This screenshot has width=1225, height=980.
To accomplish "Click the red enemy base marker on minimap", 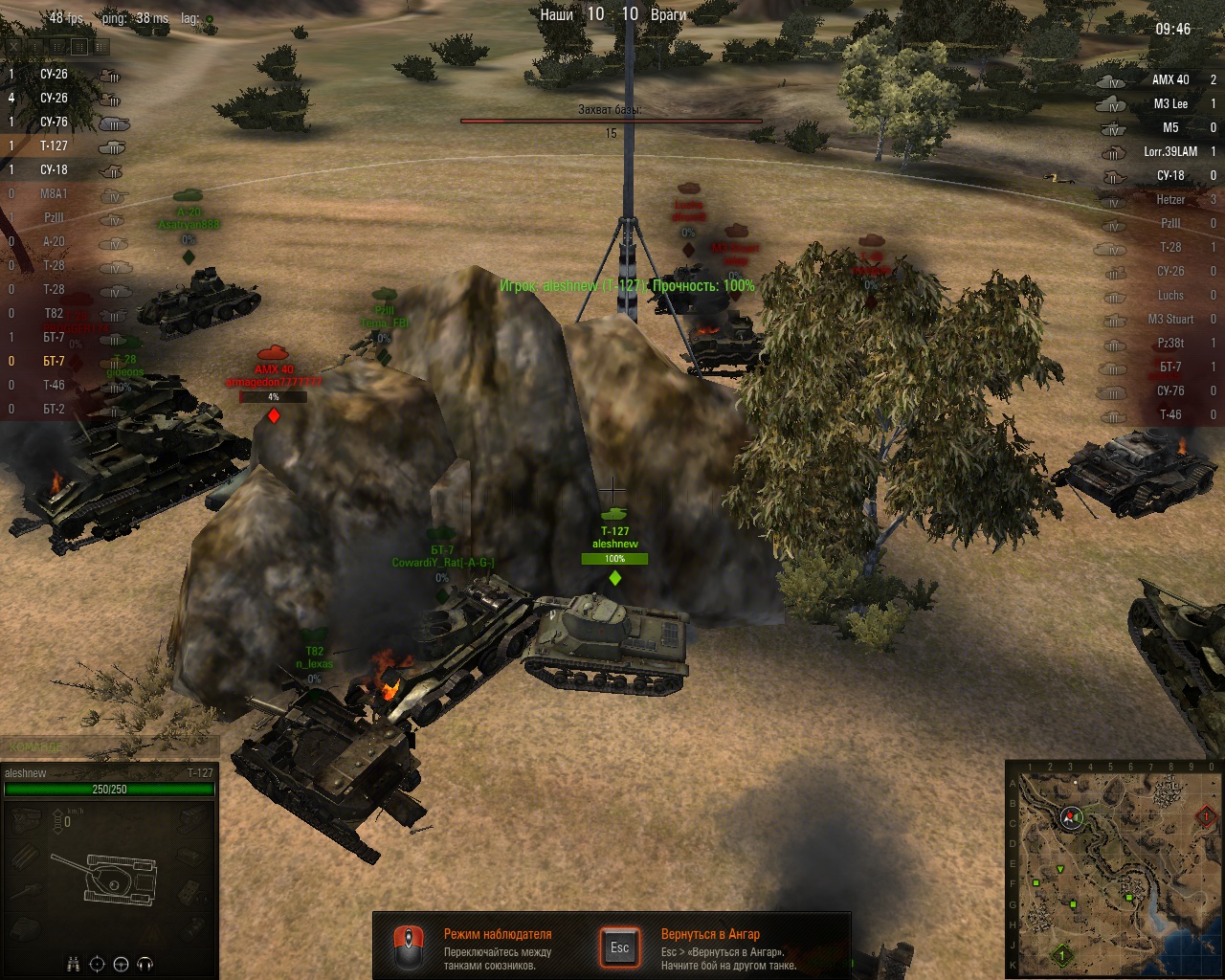I will pyautogui.click(x=1206, y=816).
